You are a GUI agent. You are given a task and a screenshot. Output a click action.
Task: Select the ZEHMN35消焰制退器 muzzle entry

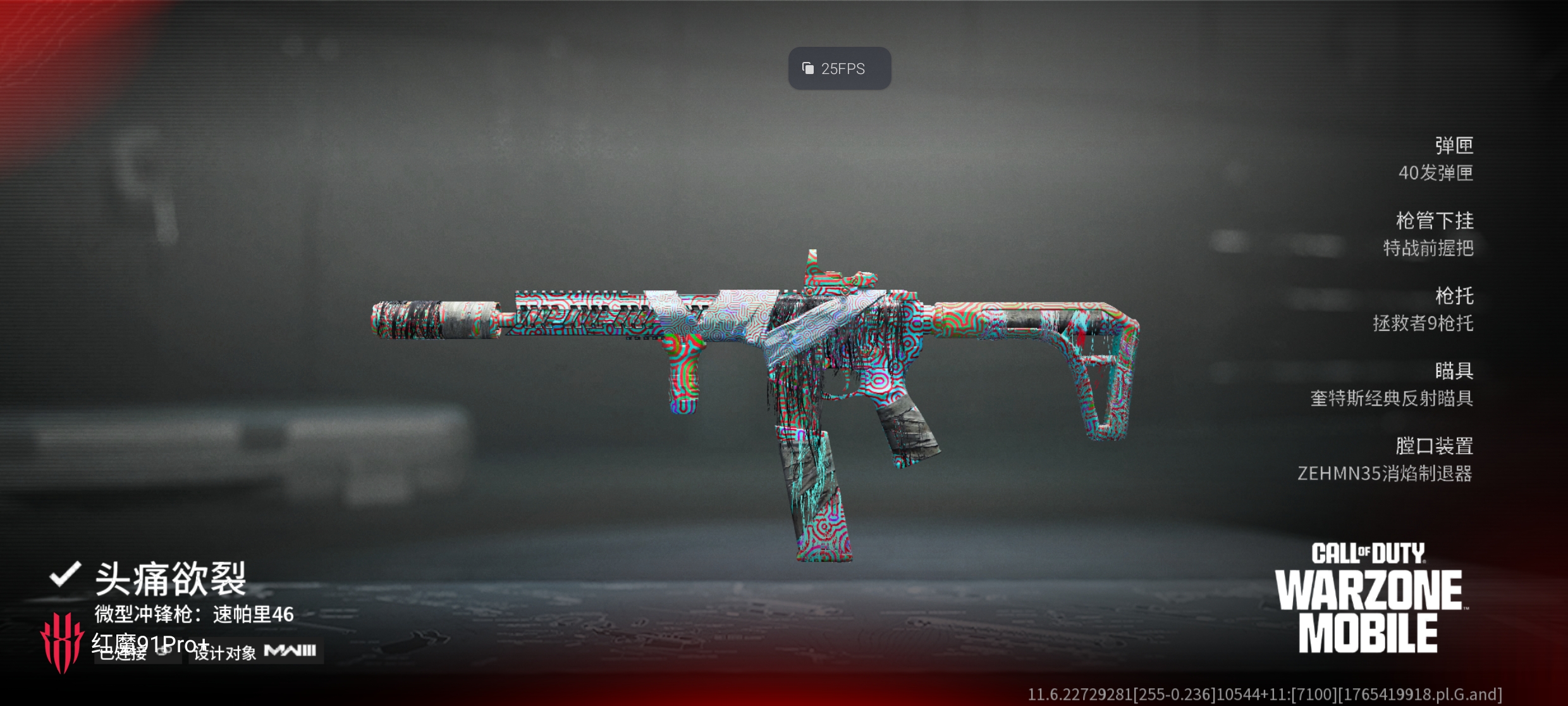pyautogui.click(x=1385, y=473)
